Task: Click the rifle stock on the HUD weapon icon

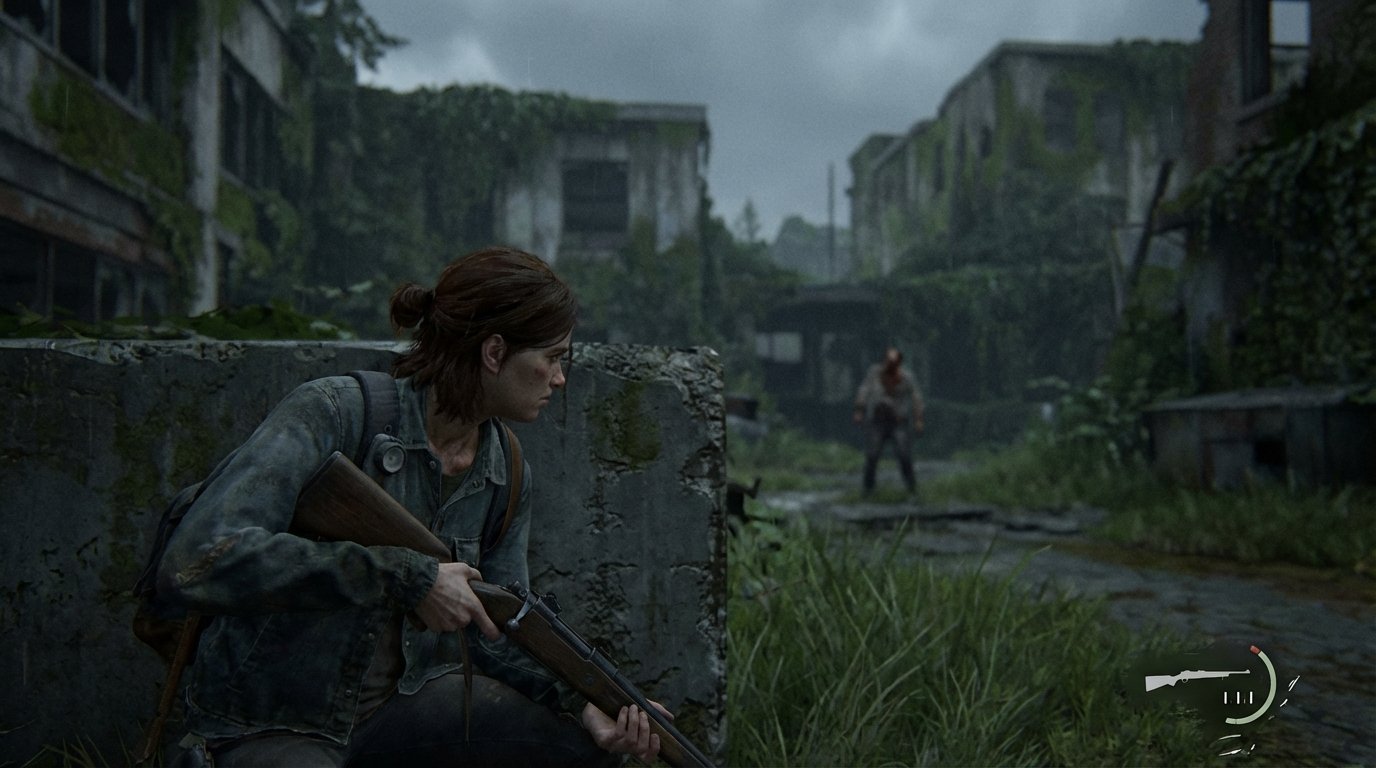Action: [1158, 682]
